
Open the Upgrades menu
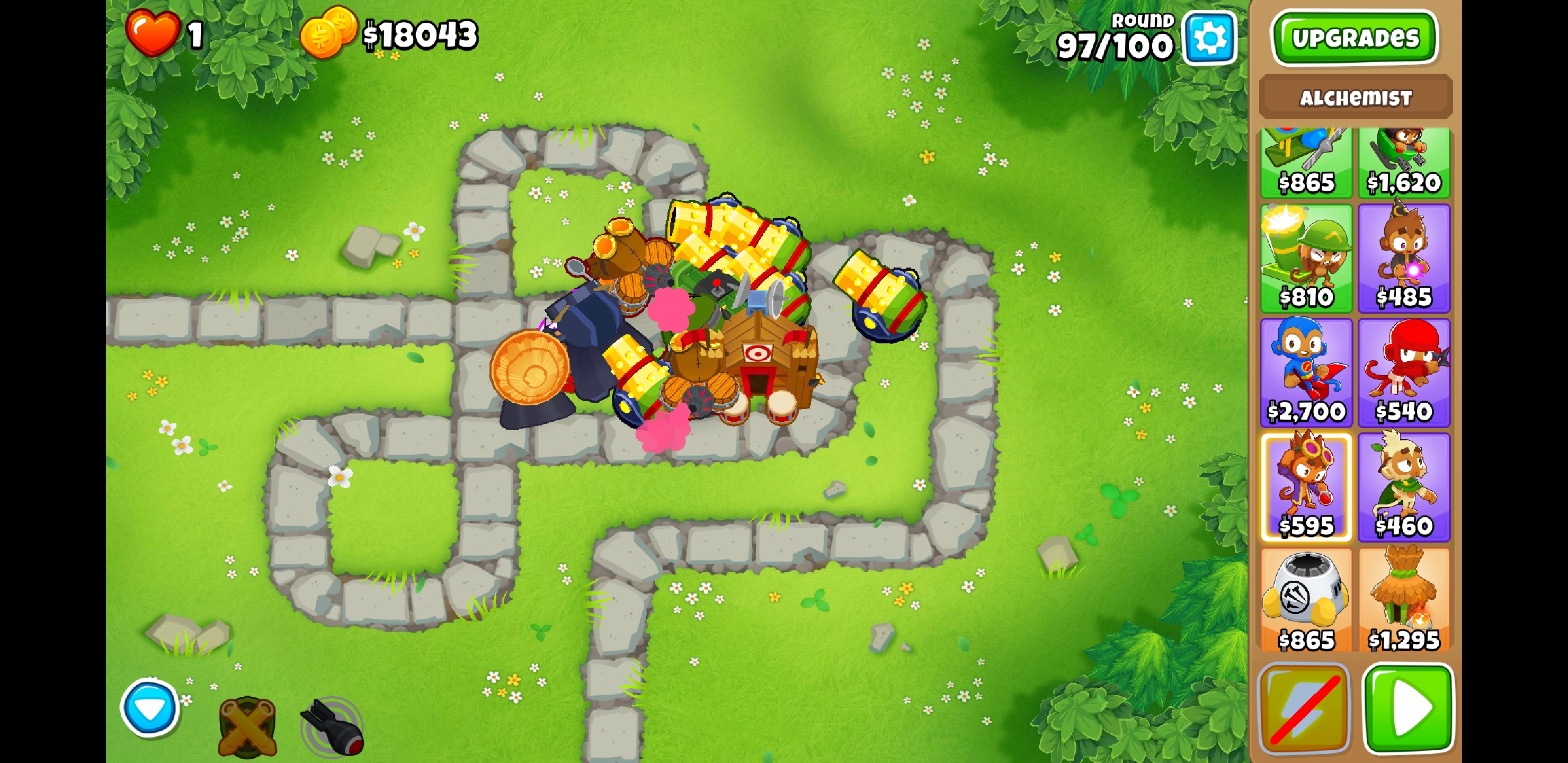[x=1356, y=38]
